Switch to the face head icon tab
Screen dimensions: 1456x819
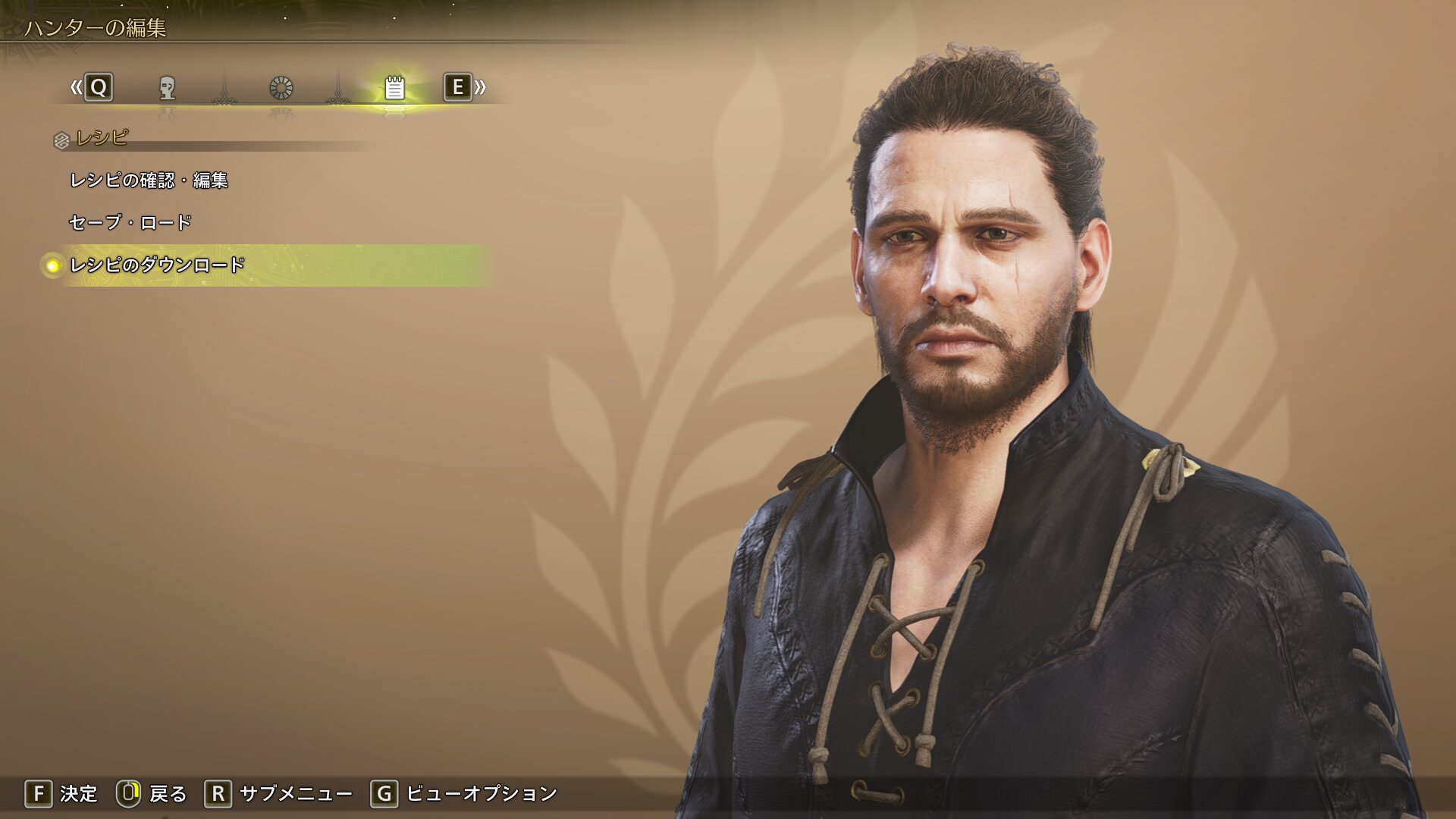click(x=168, y=88)
